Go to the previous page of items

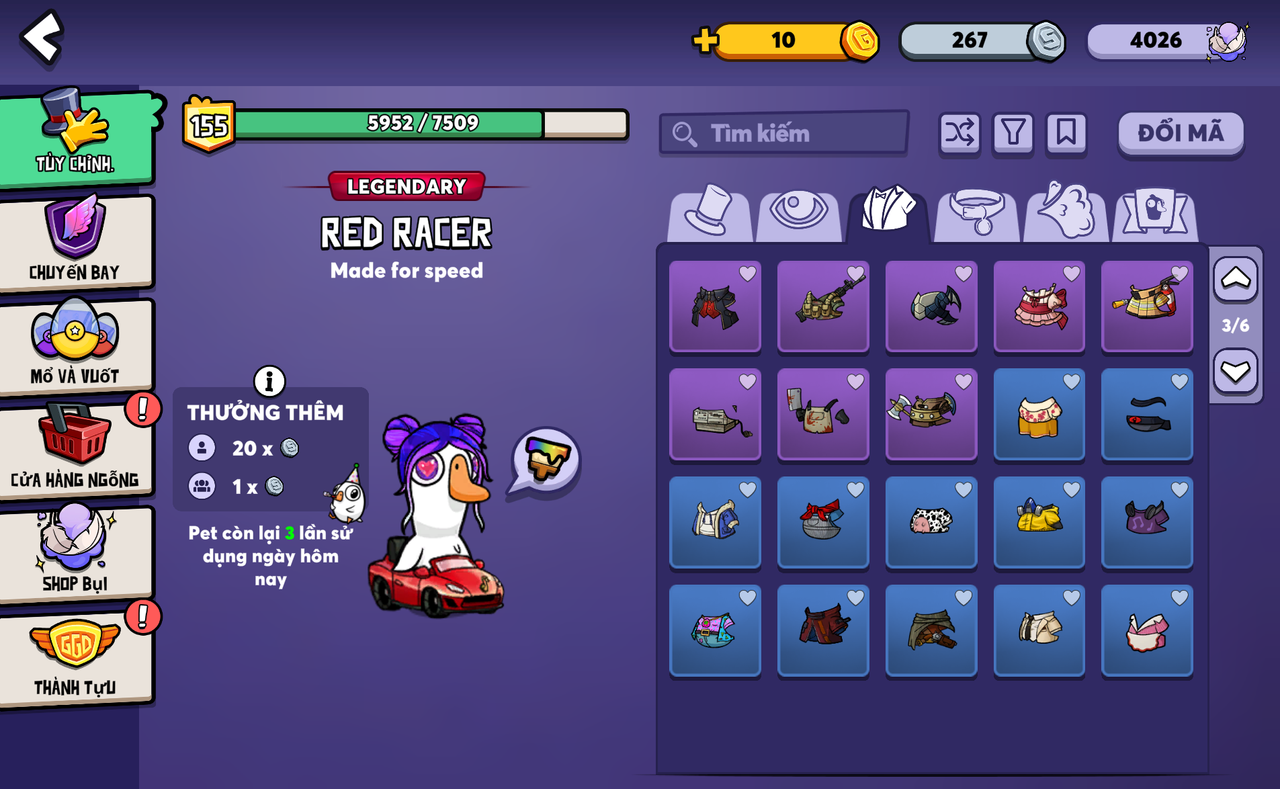[x=1235, y=279]
